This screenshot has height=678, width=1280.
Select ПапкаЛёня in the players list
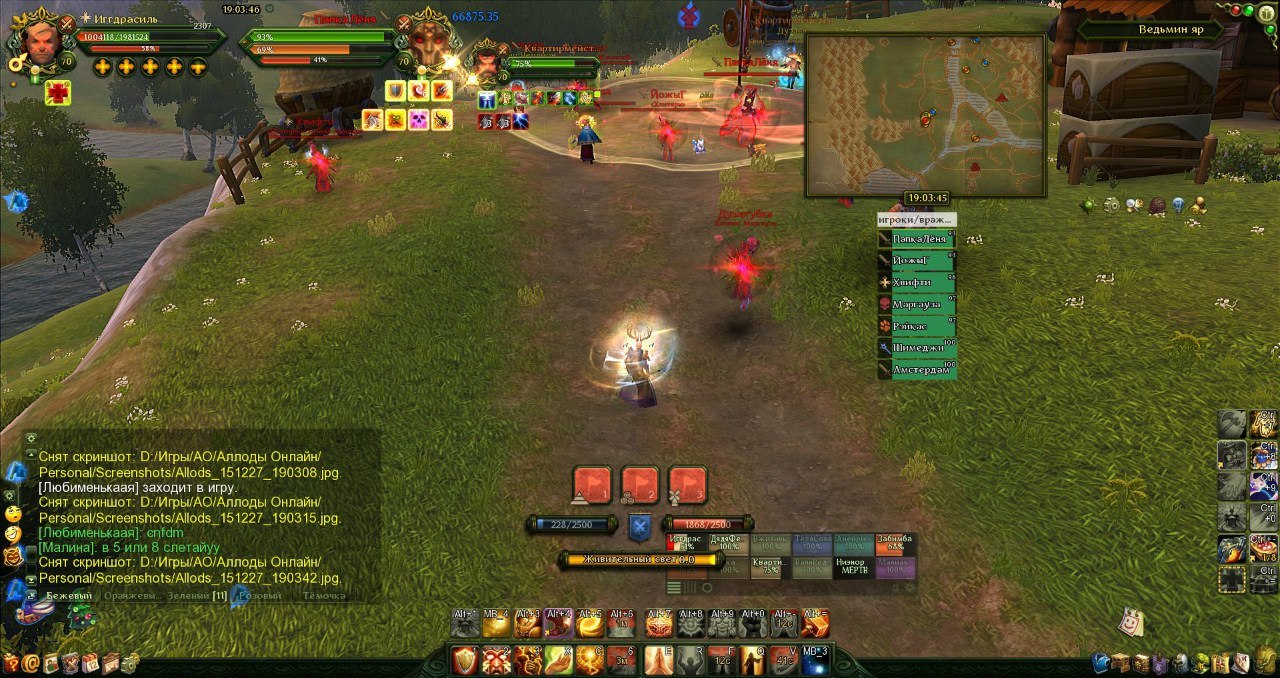[x=916, y=240]
